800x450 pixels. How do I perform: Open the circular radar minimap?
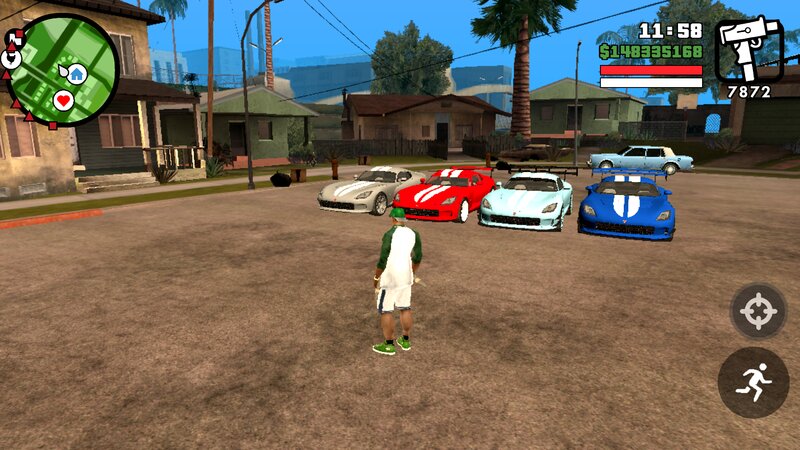click(62, 70)
